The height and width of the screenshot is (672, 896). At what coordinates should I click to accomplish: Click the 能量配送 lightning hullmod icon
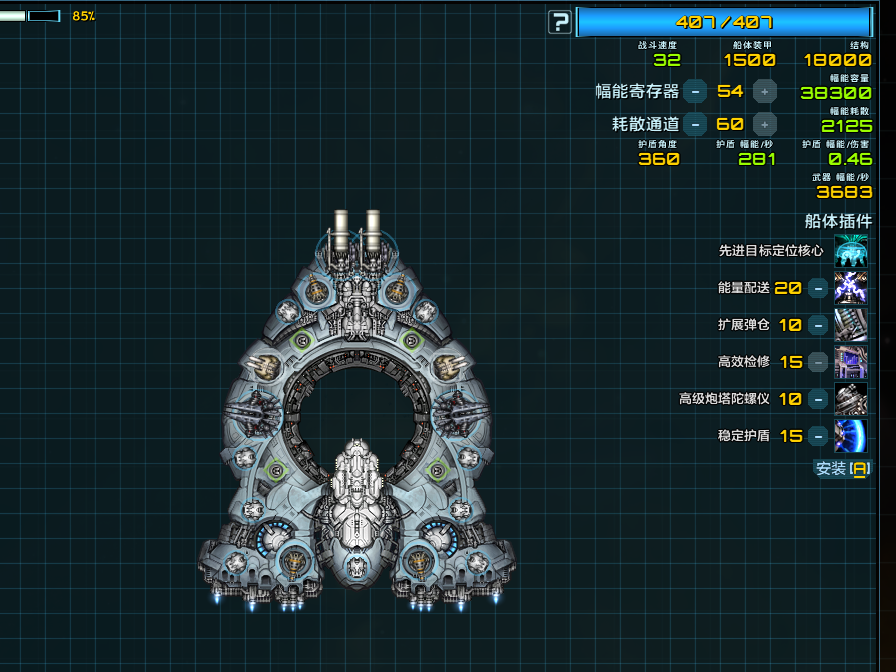[851, 288]
